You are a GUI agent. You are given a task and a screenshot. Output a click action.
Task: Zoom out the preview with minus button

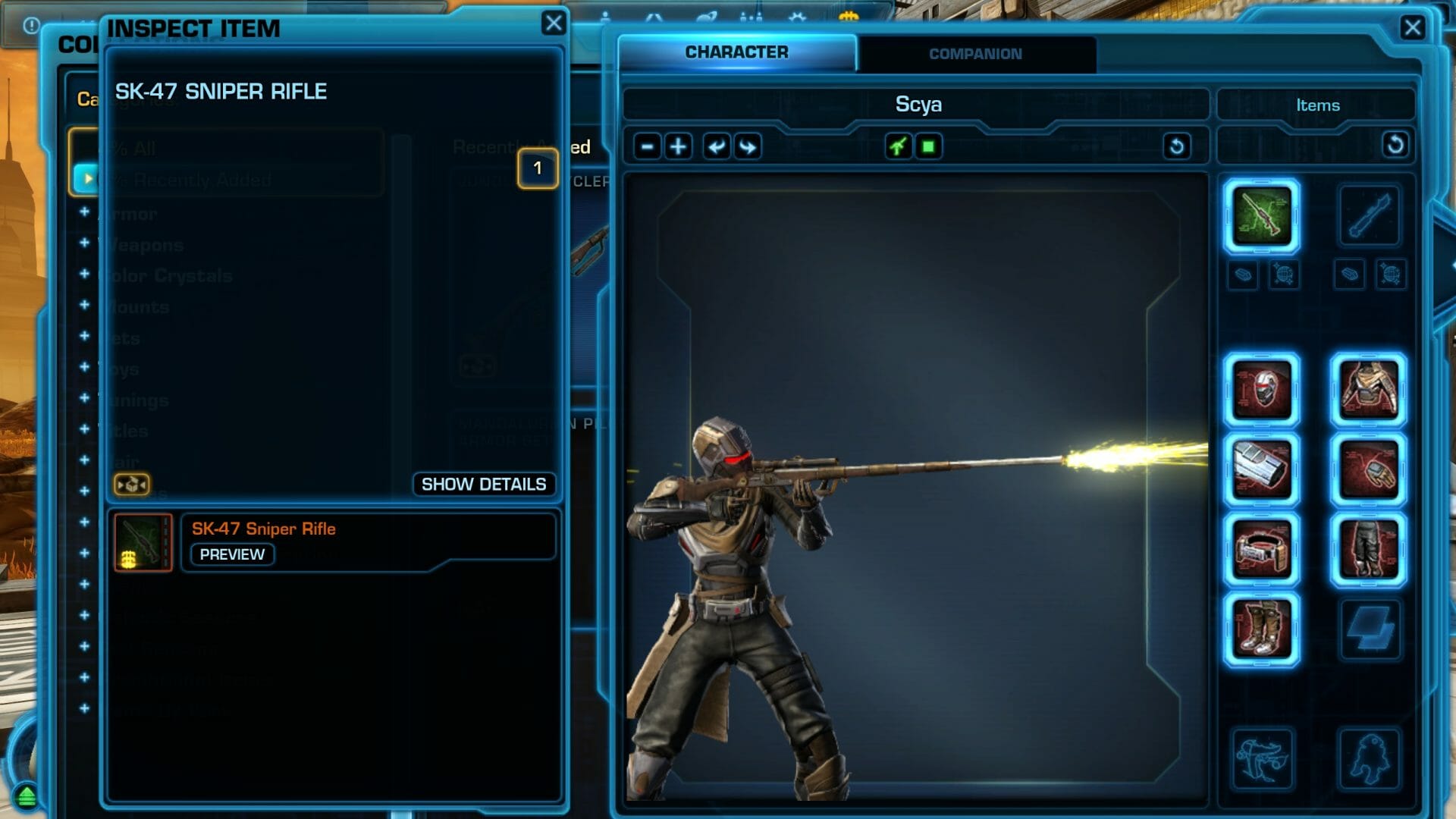tap(647, 146)
